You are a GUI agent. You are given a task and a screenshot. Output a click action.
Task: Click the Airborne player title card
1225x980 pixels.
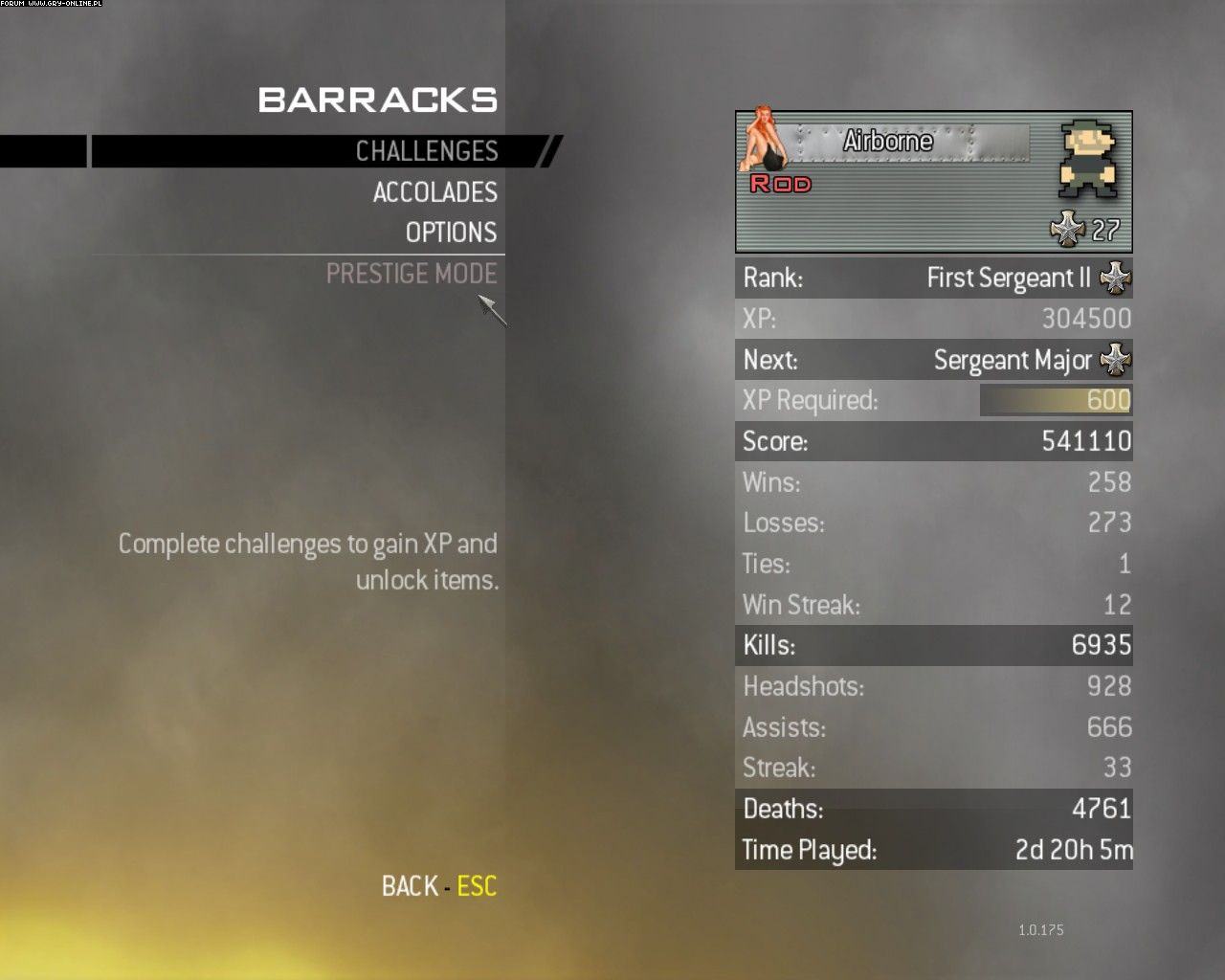click(x=933, y=182)
